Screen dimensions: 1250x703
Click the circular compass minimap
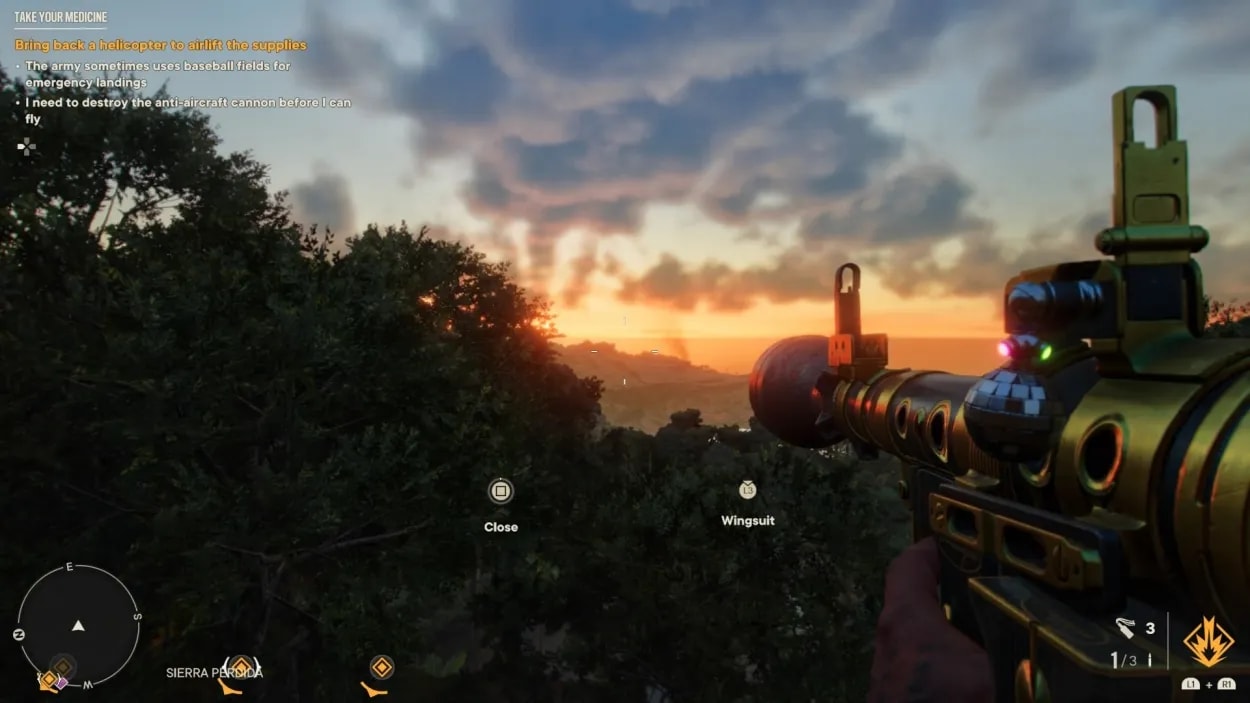(78, 626)
